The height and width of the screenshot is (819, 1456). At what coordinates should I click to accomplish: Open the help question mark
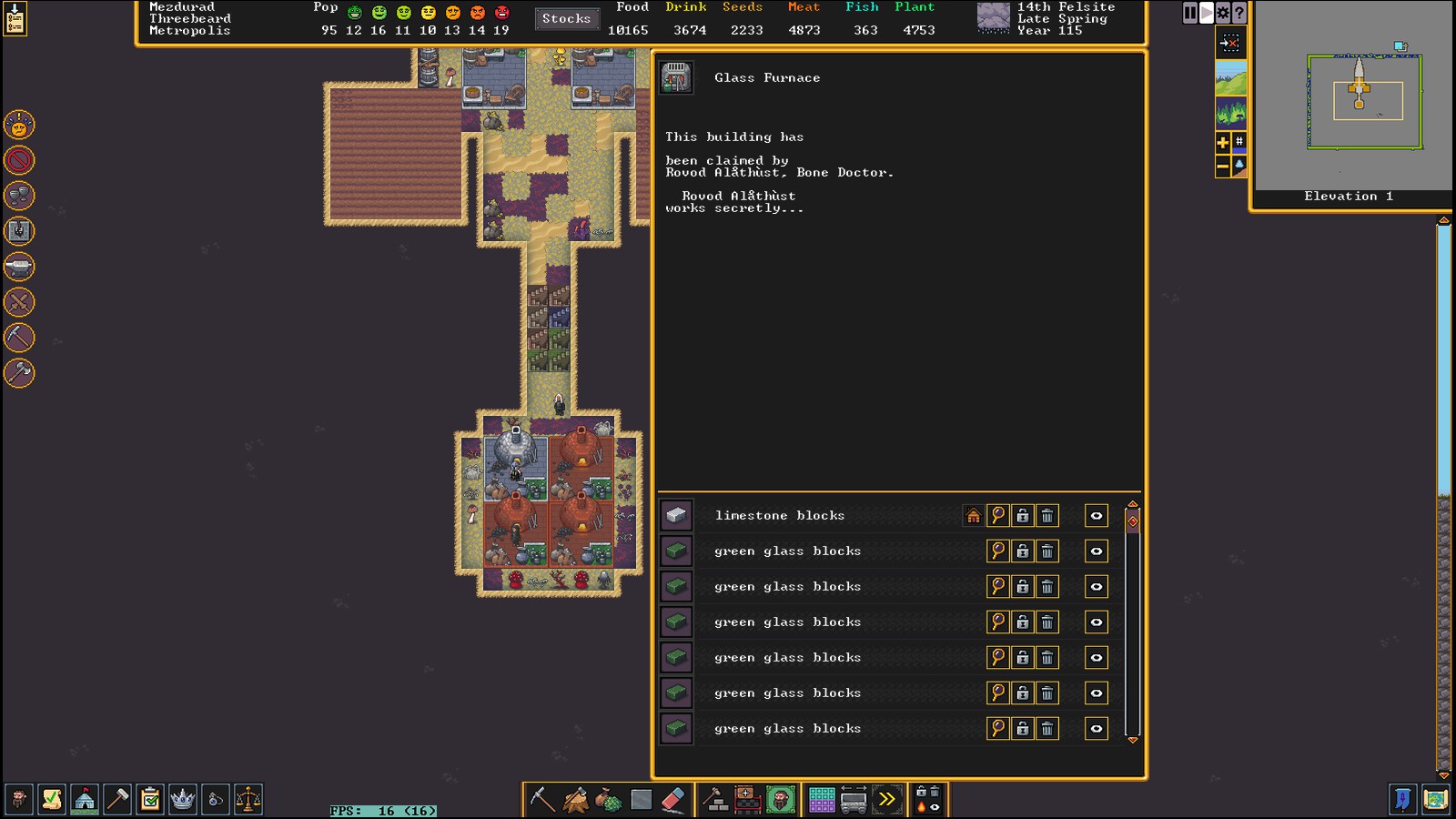[1239, 13]
